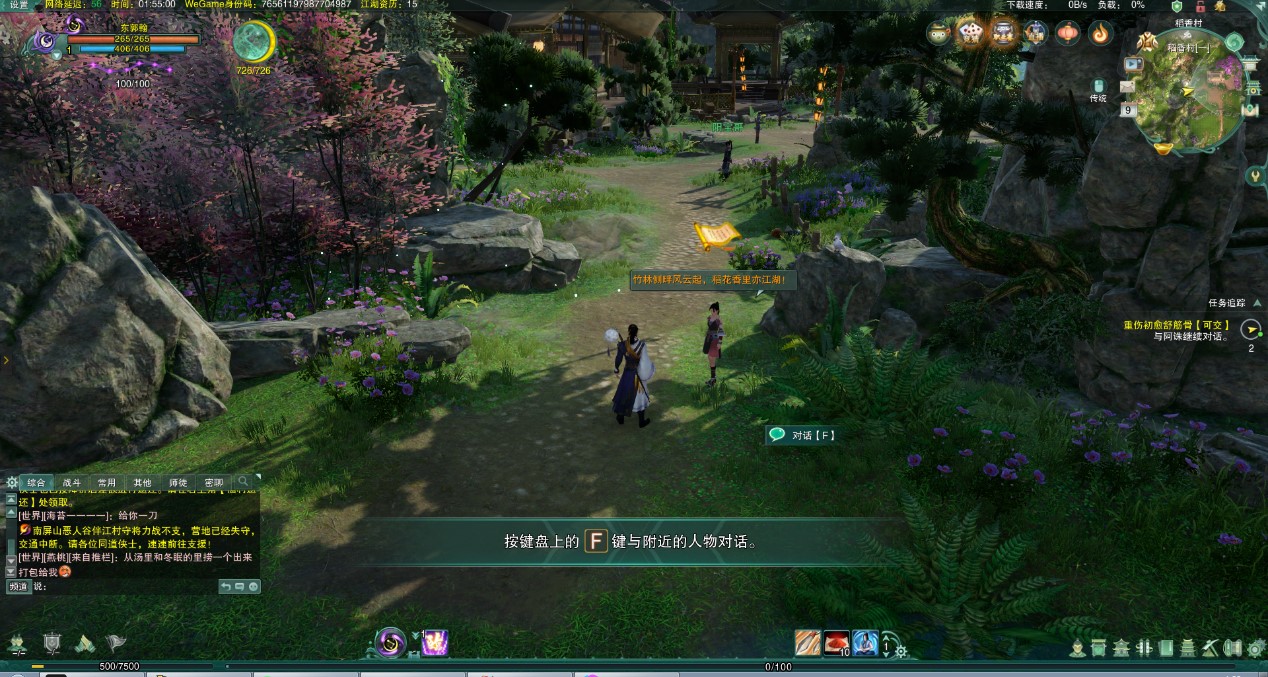The image size is (1268, 677).
Task: Select the 重伤初愈舒筋骨 quest tracker entry
Action: tap(1175, 325)
